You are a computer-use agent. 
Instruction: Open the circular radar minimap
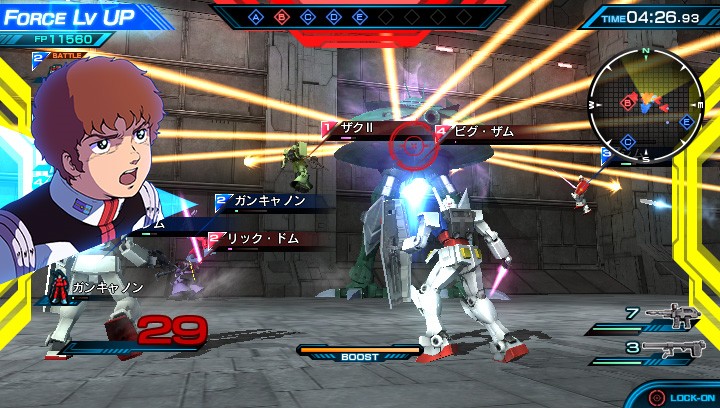645,104
